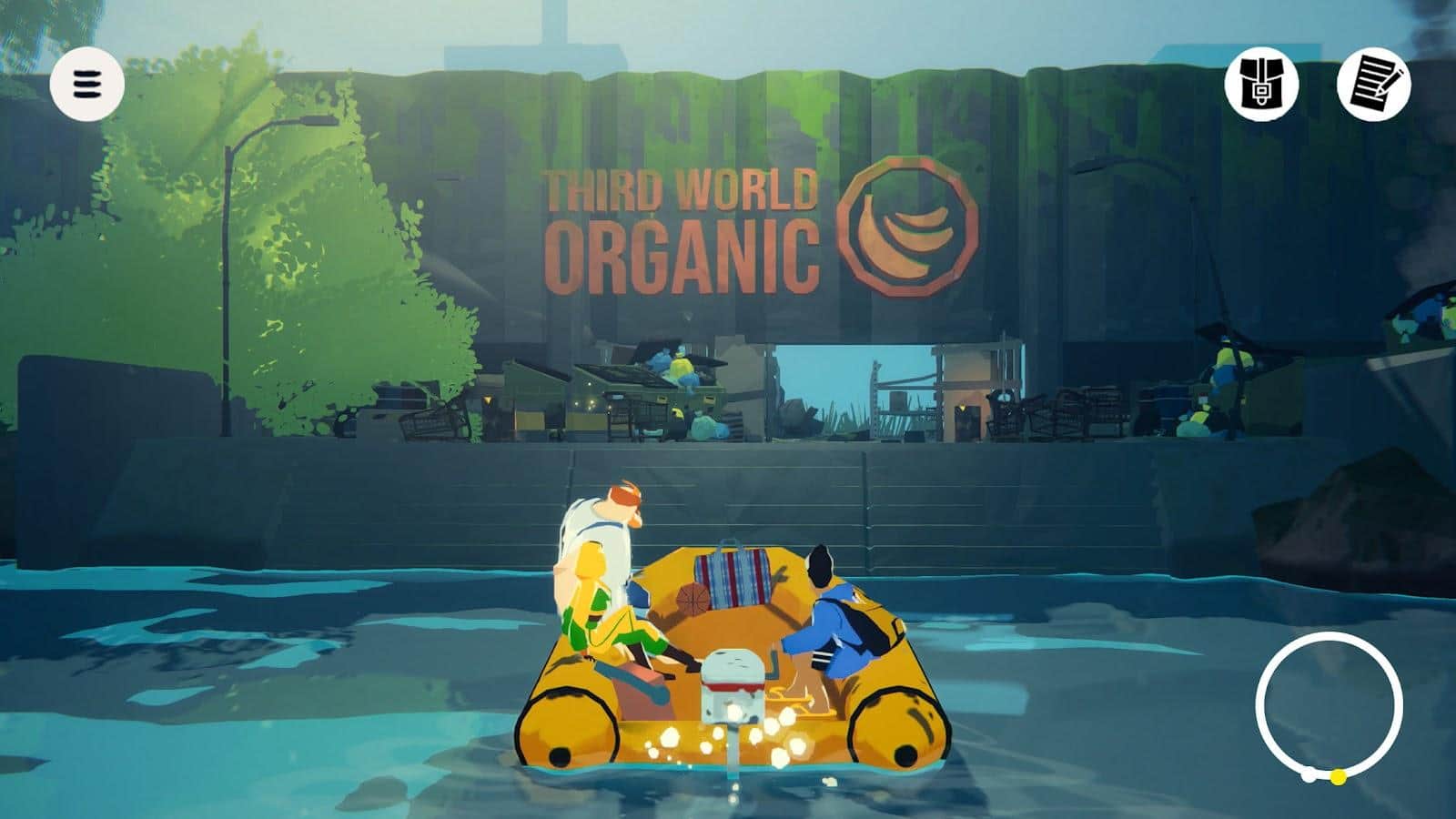Open the hamburger menu
This screenshot has height=819, width=1456.
(86, 84)
